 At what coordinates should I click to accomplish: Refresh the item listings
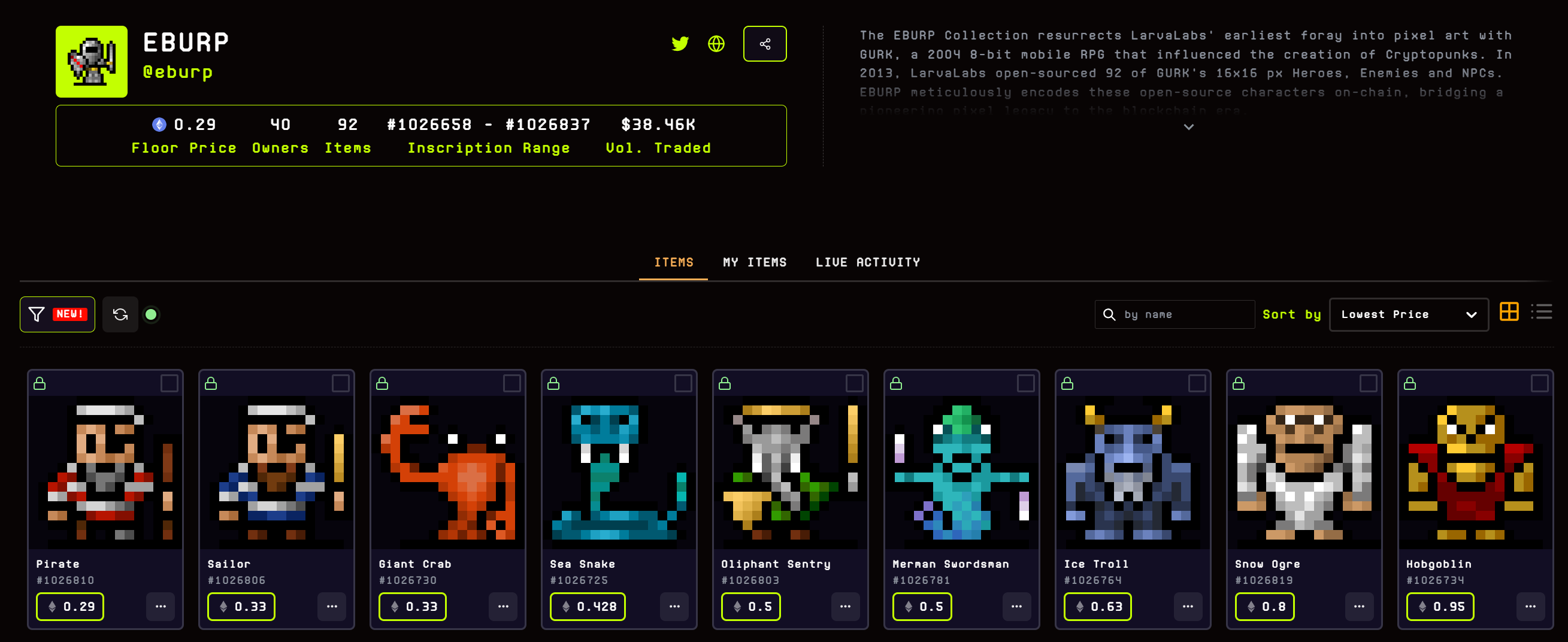(120, 314)
